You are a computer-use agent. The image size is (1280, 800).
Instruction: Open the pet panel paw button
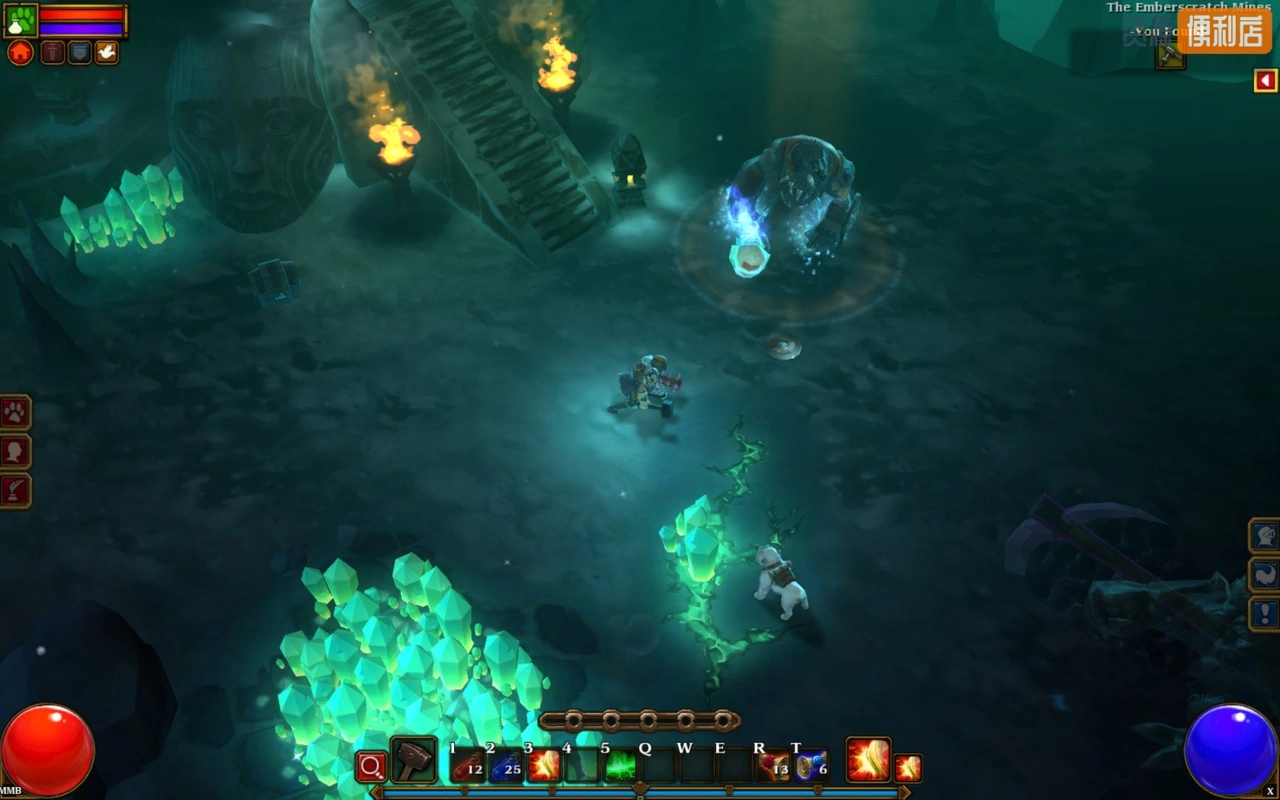(15, 412)
